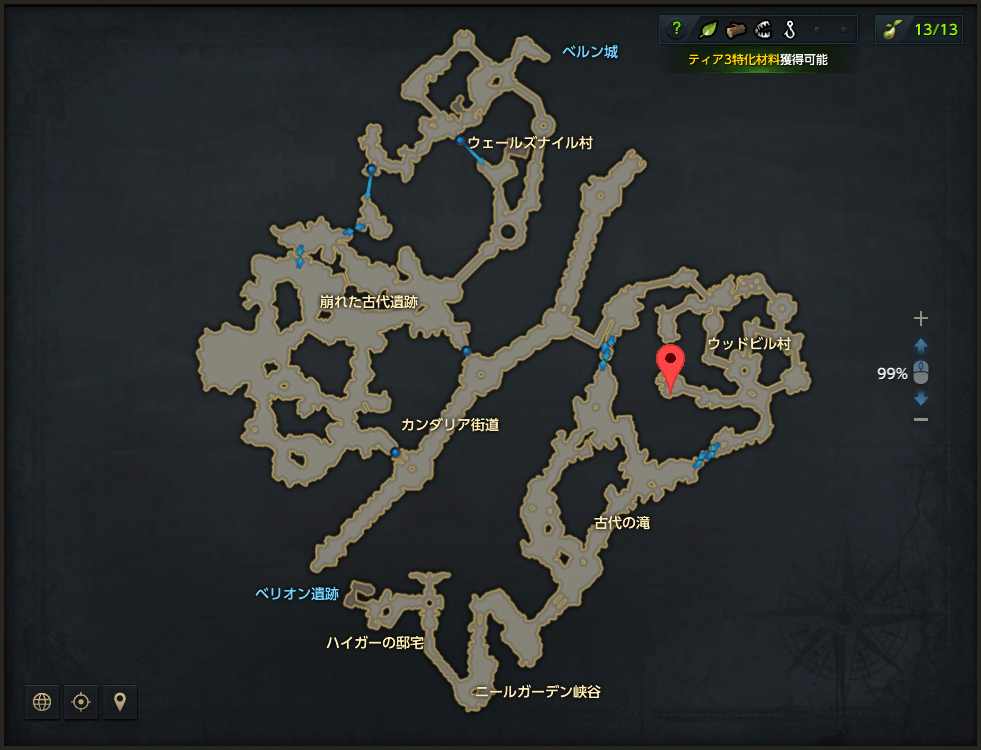Choose the wood log logging icon
Screen dimensions: 981x750
tap(735, 29)
